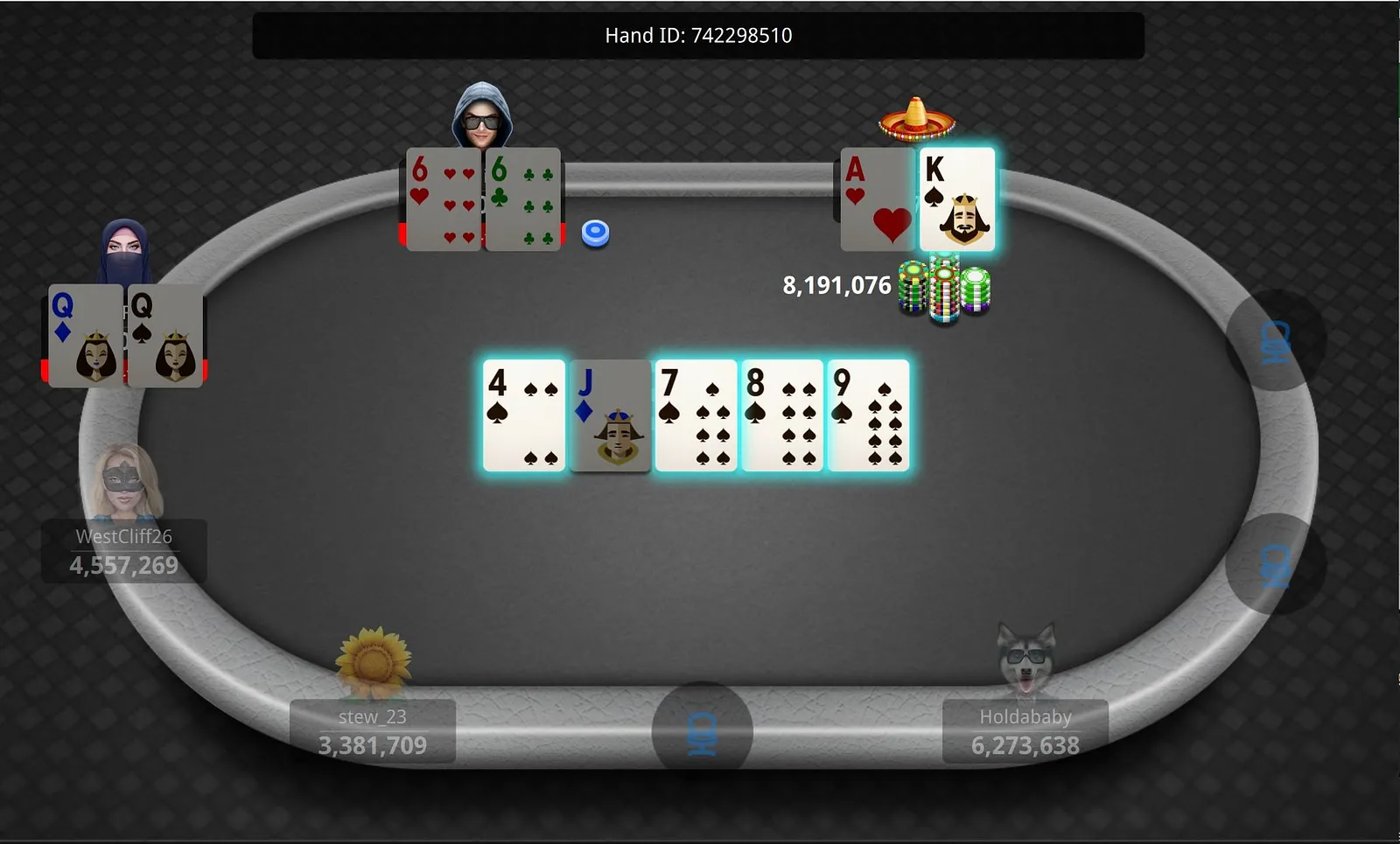Click the Hand ID bar

coord(698,36)
